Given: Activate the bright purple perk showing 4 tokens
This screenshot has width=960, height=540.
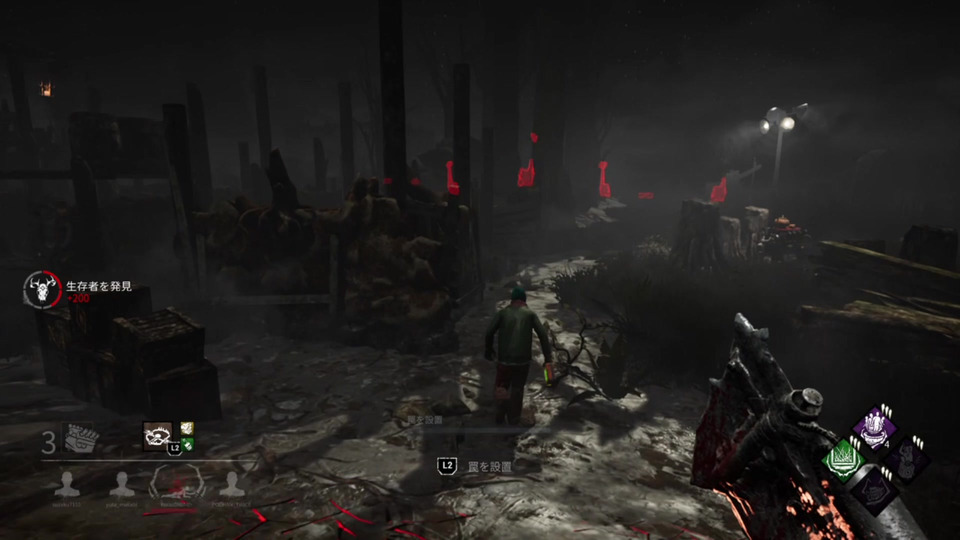Looking at the screenshot, I should 875,427.
